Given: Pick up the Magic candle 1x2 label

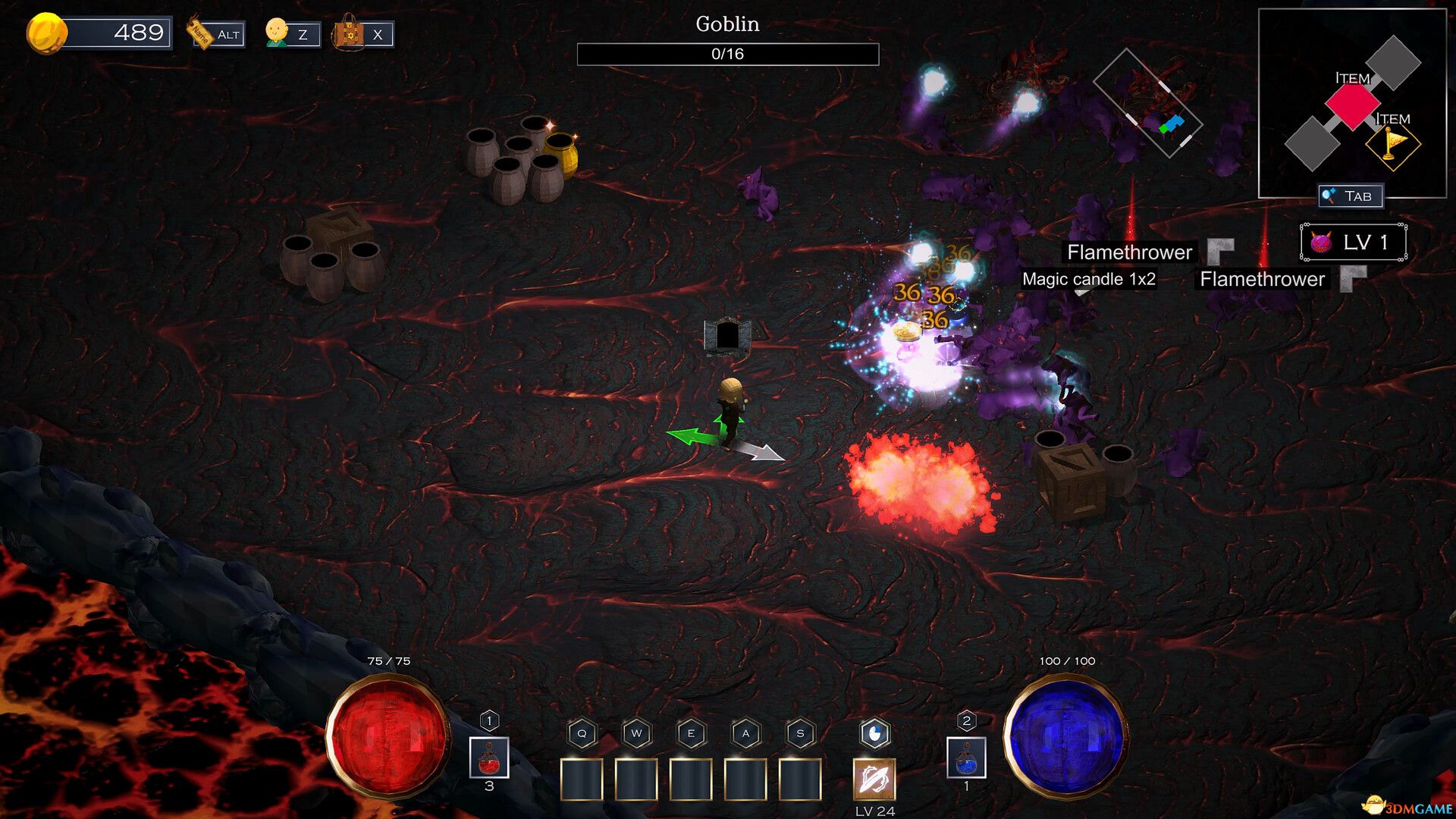Looking at the screenshot, I should click(x=1088, y=279).
